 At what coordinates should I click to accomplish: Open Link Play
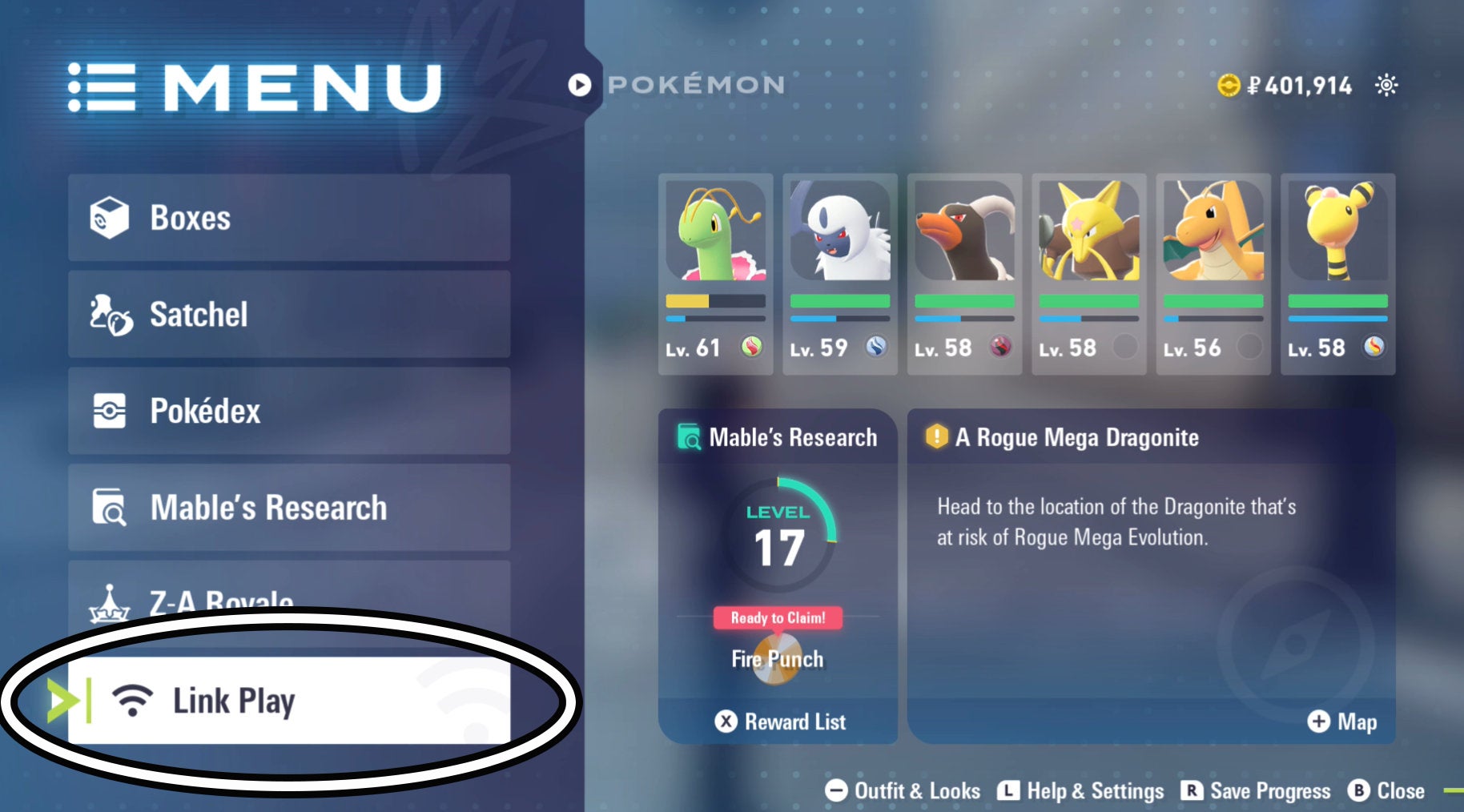coord(288,701)
